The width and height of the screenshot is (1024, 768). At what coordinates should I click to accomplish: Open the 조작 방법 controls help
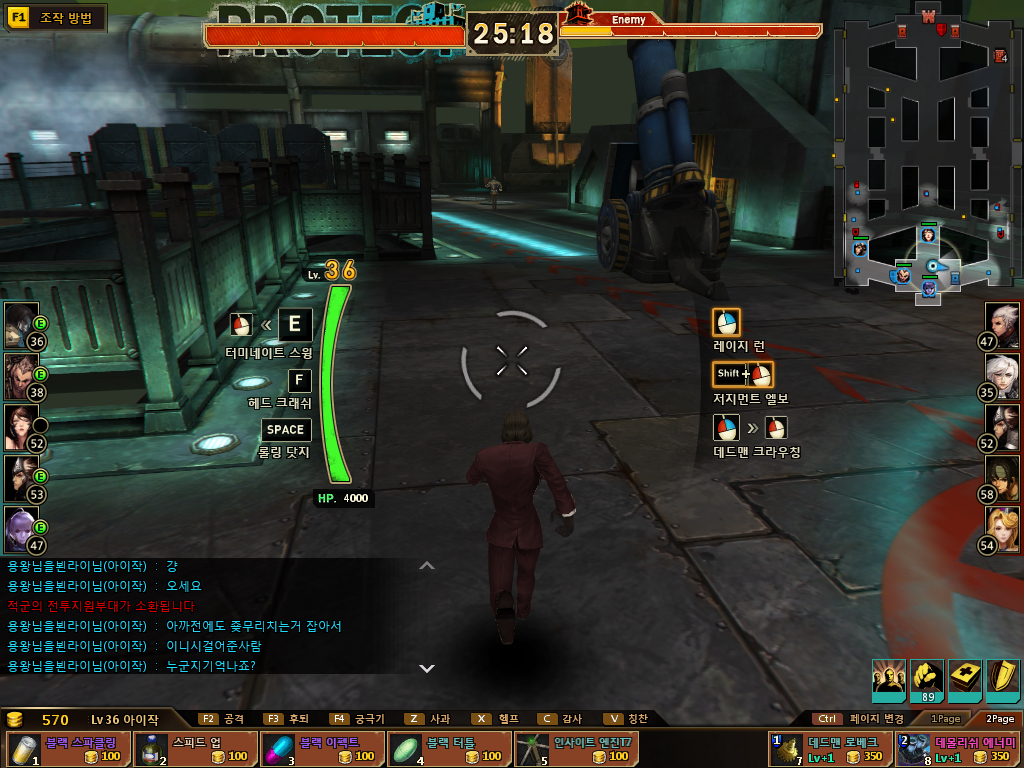[x=56, y=18]
